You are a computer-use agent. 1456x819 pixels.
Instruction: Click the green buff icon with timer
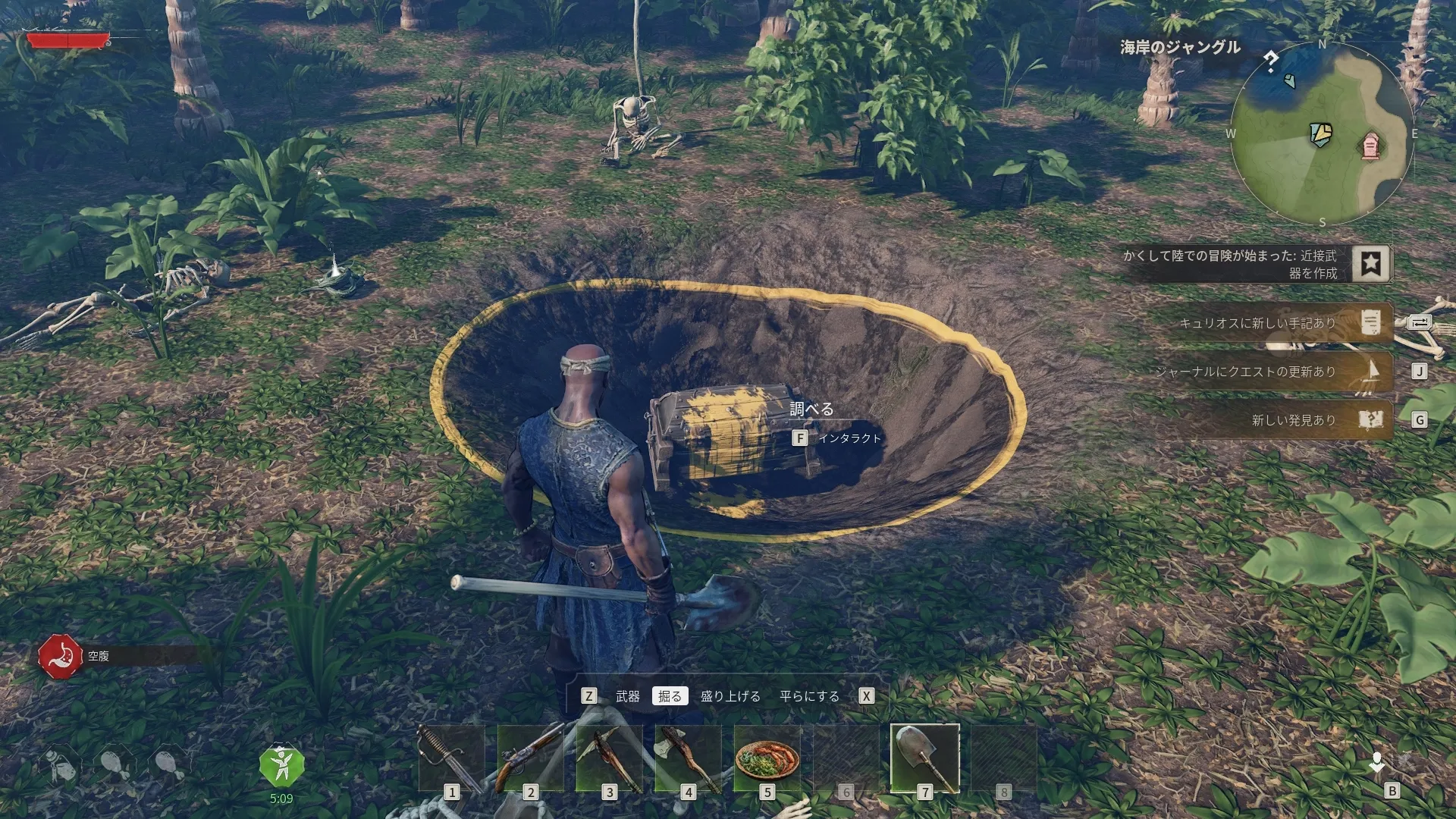(x=281, y=766)
